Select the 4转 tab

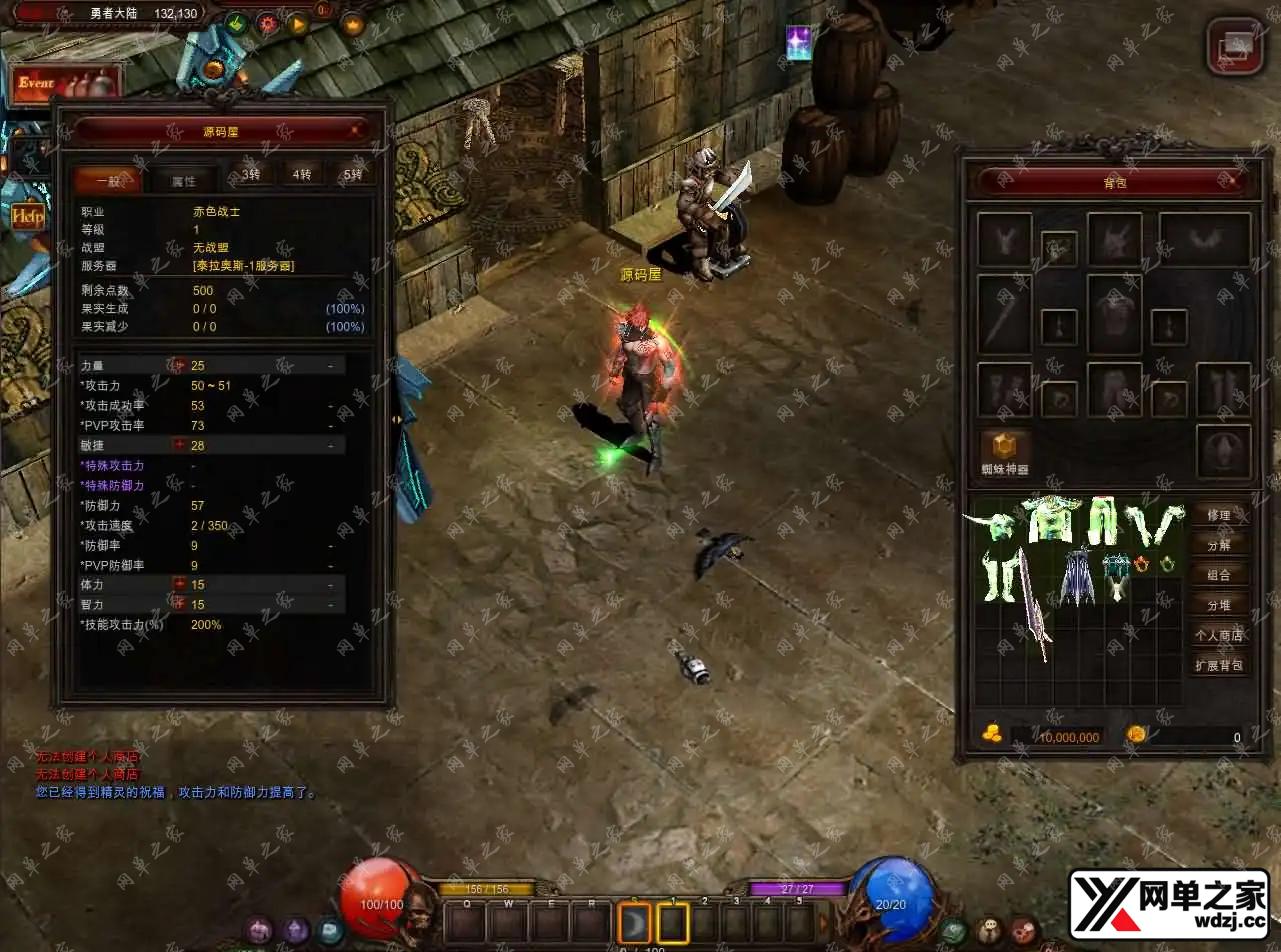point(301,175)
